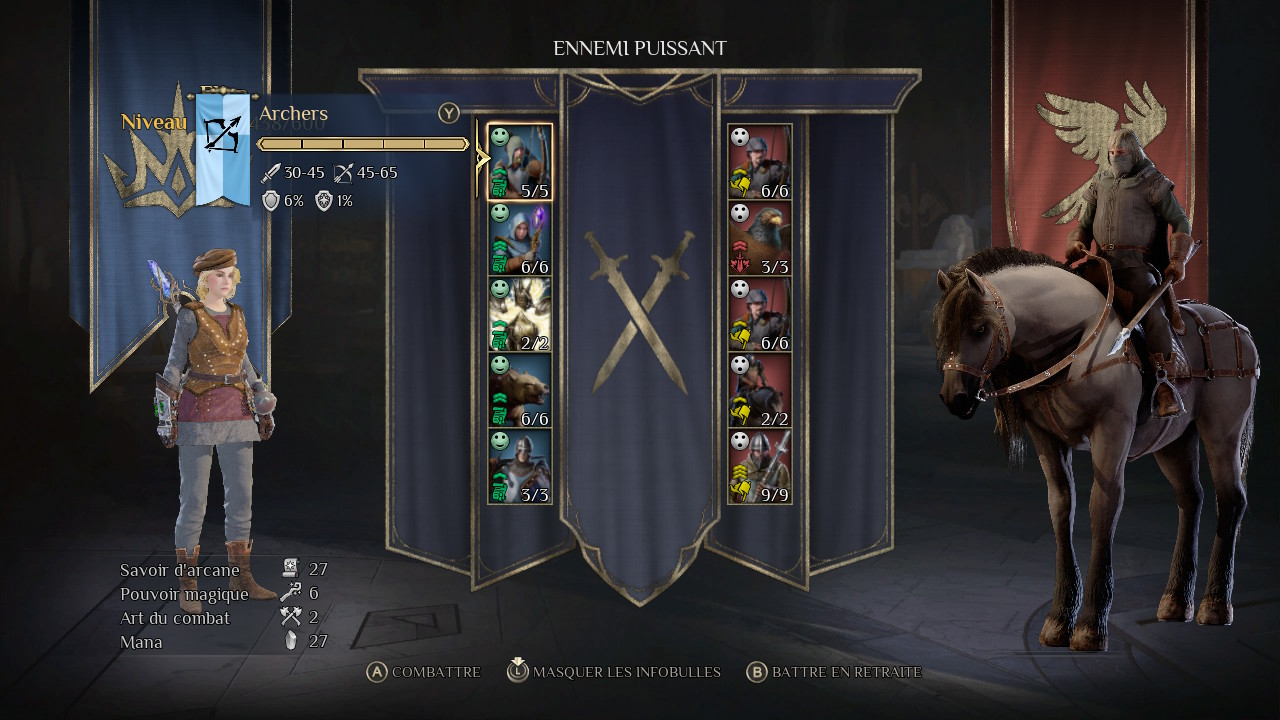This screenshot has width=1280, height=720.
Task: Select the hooded mage with purple staff
Action: (520, 239)
